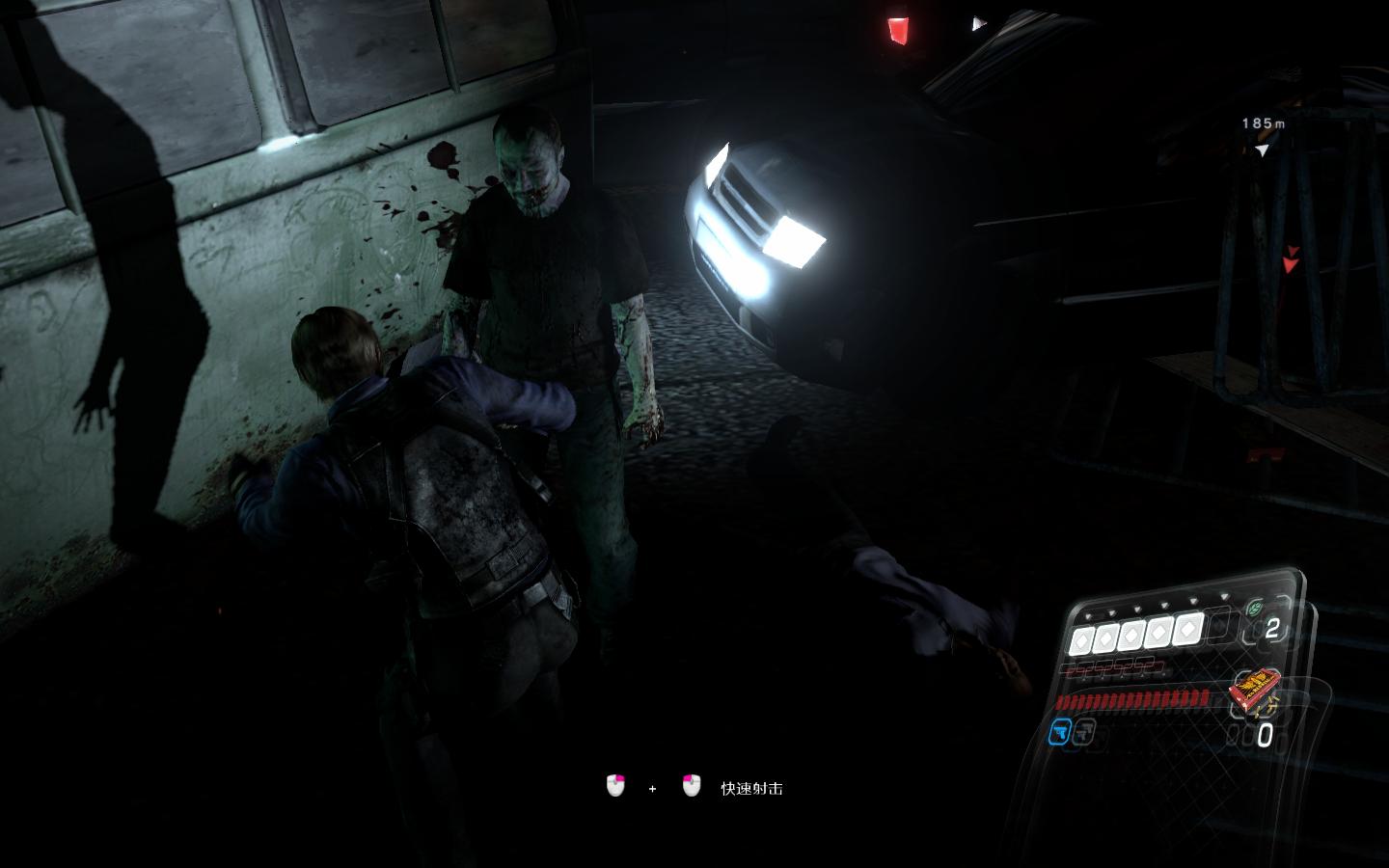The image size is (1389, 868).
Task: Use the green herb tablet icon
Action: (x=1254, y=609)
